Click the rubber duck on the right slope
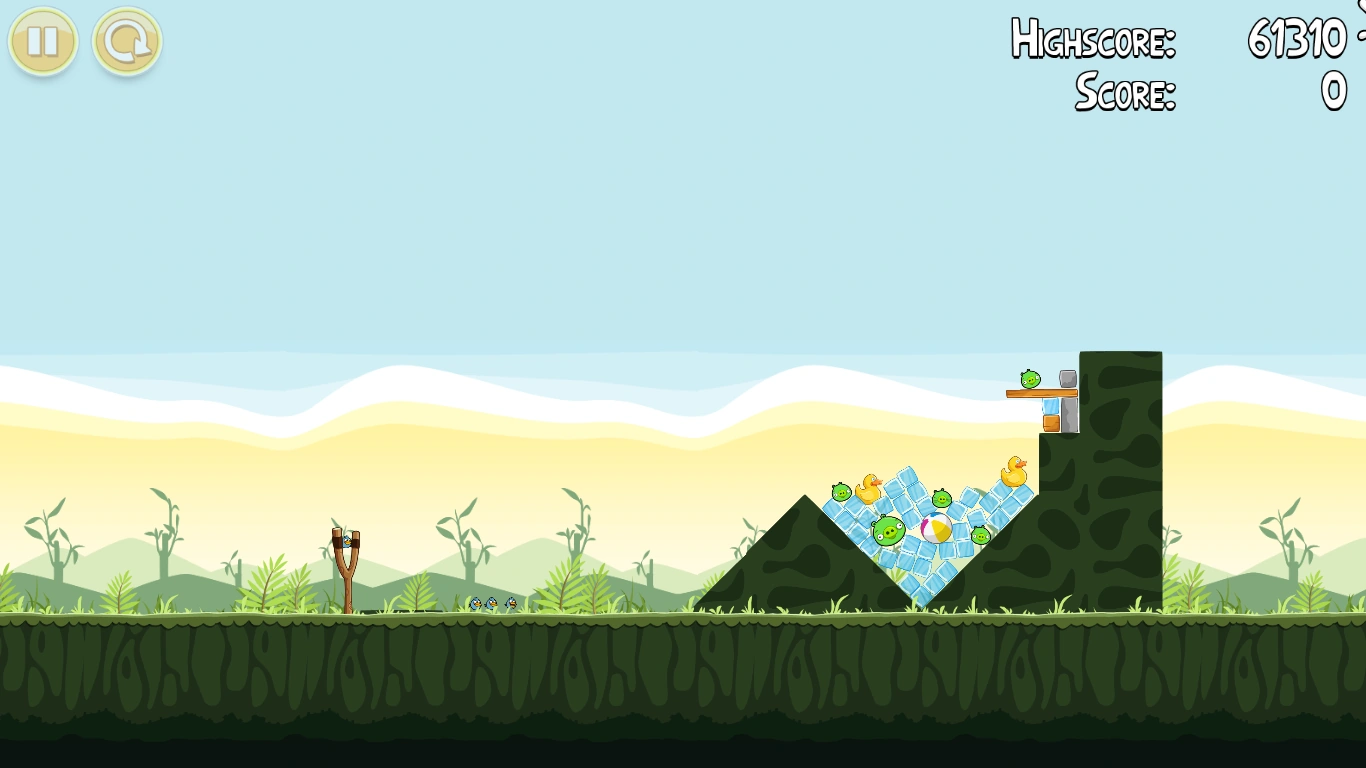 point(1014,471)
